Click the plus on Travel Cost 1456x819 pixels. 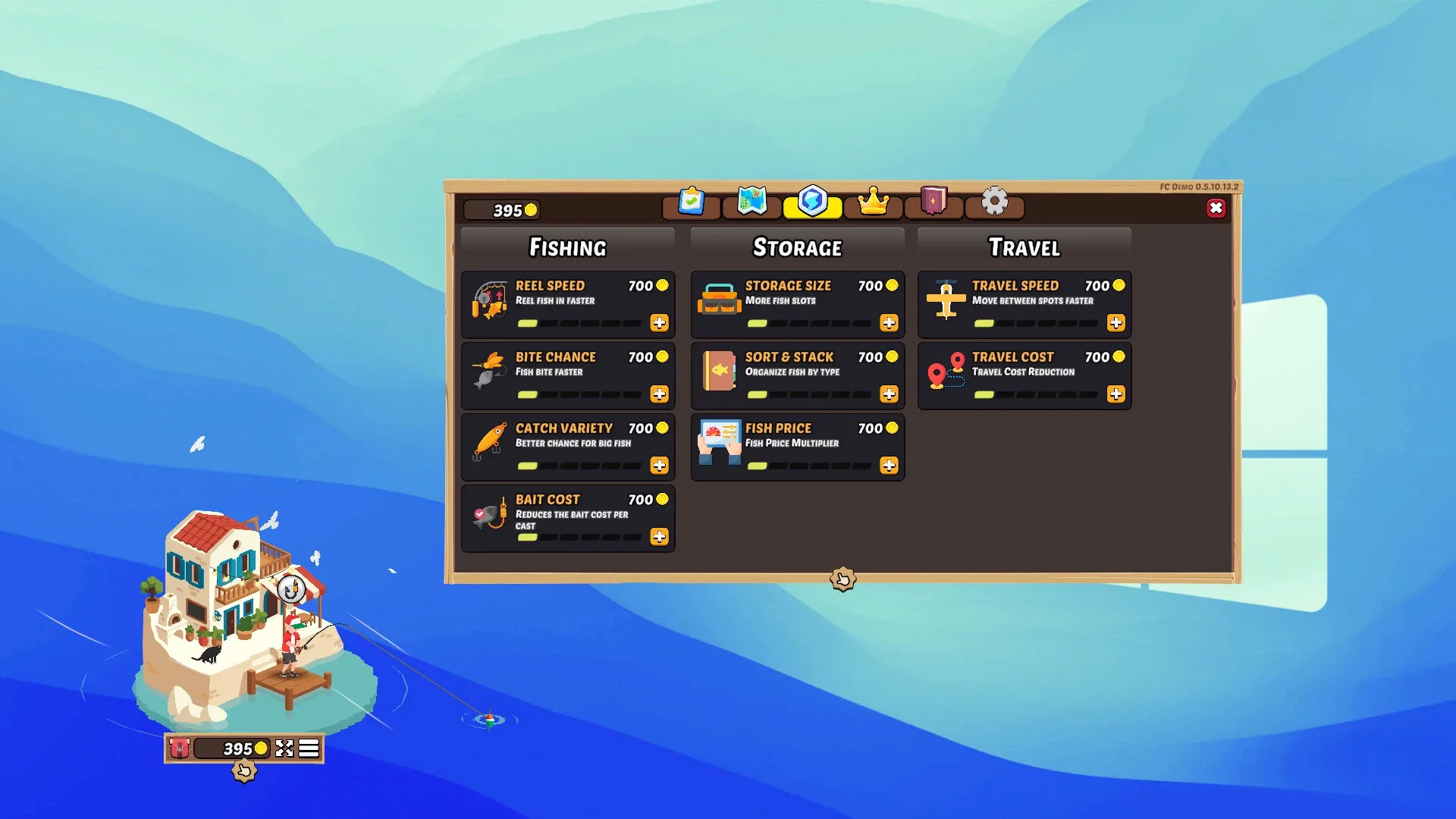pyautogui.click(x=1116, y=394)
